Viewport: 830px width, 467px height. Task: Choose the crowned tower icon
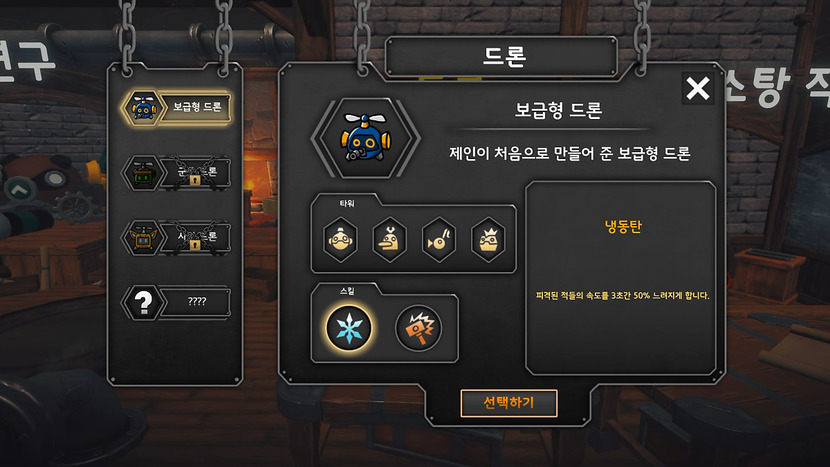488,238
